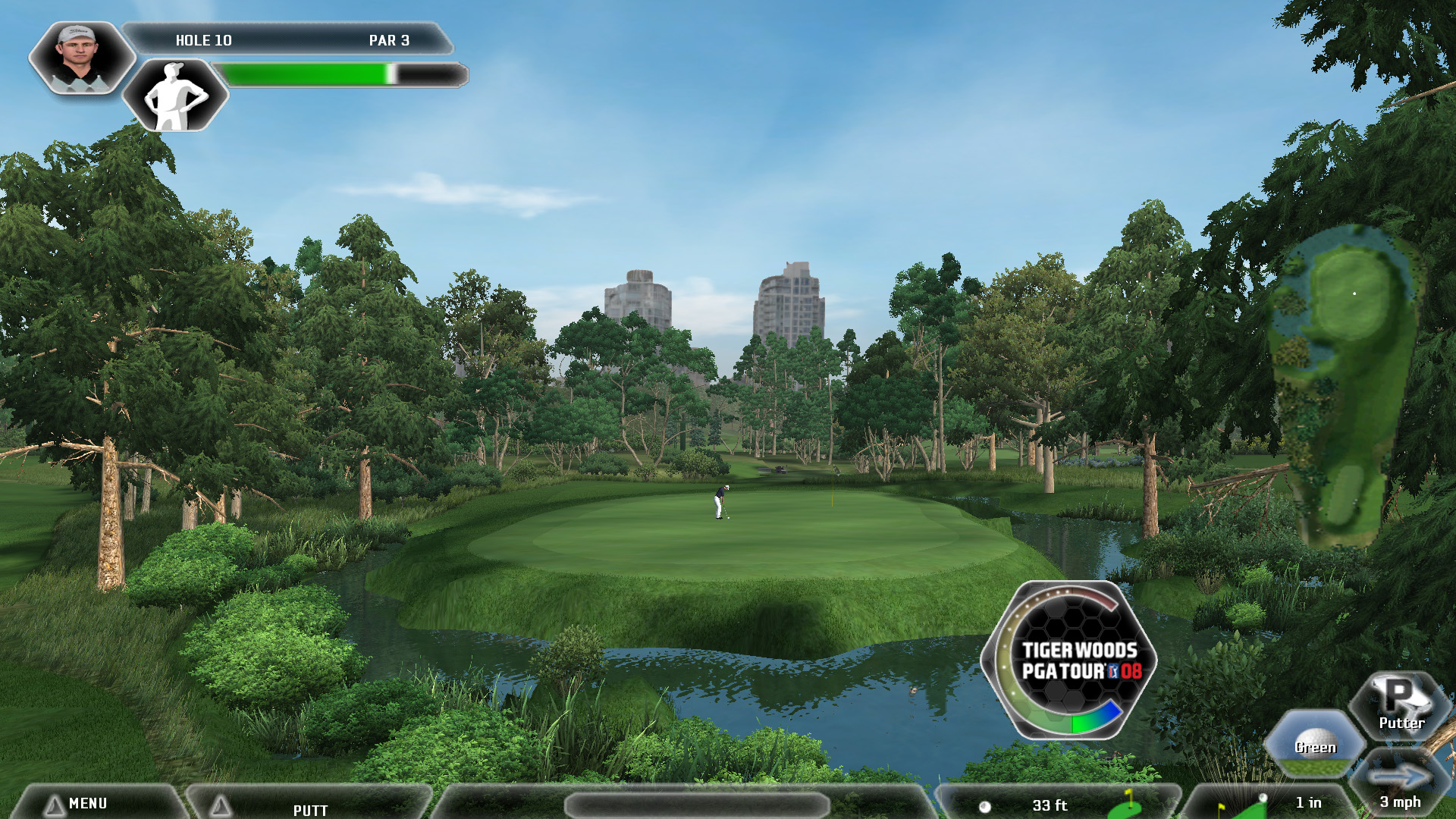
Task: Click the golfer portrait
Action: tap(80, 57)
